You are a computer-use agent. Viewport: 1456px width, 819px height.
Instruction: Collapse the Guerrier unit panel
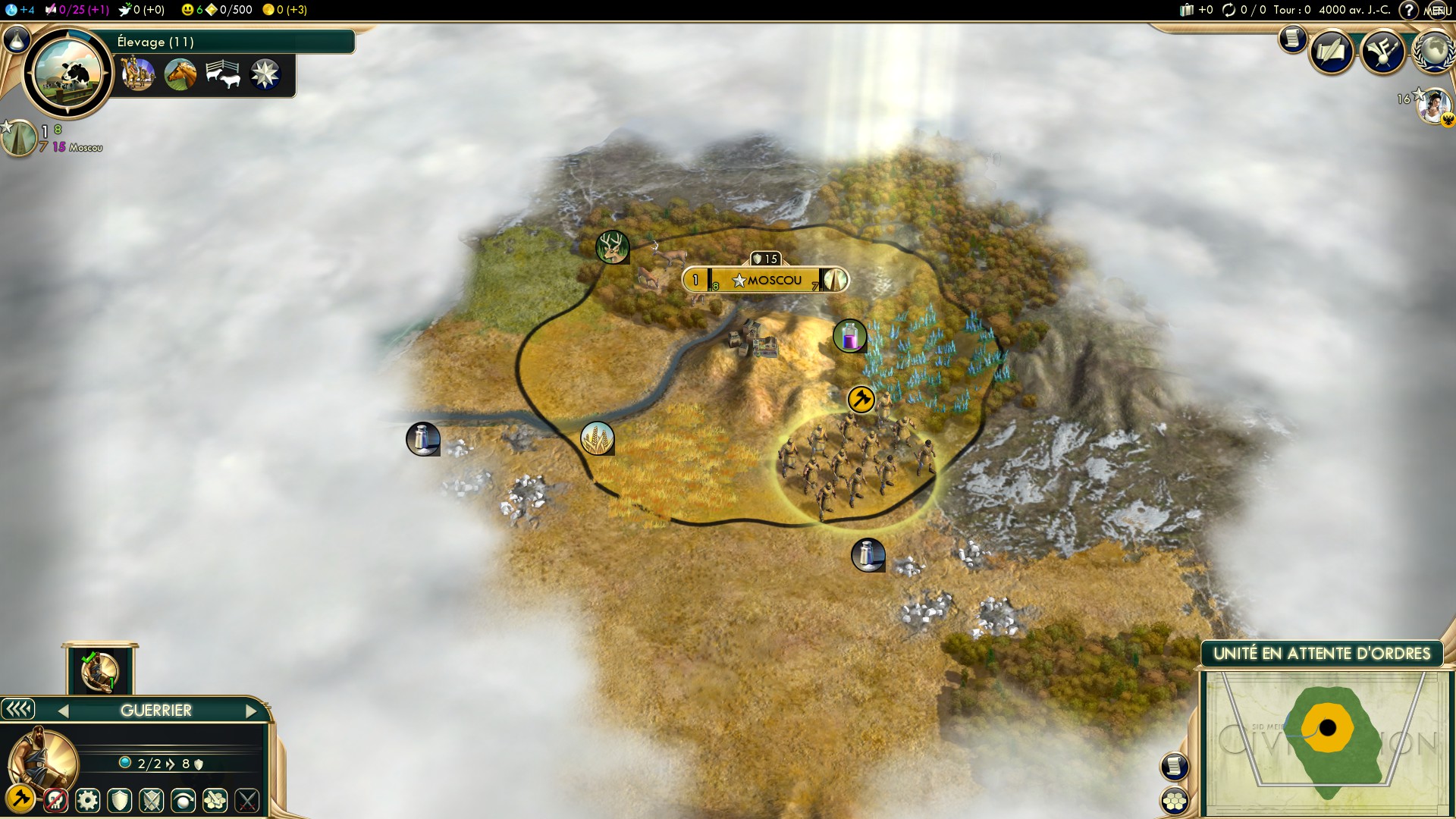(x=18, y=709)
